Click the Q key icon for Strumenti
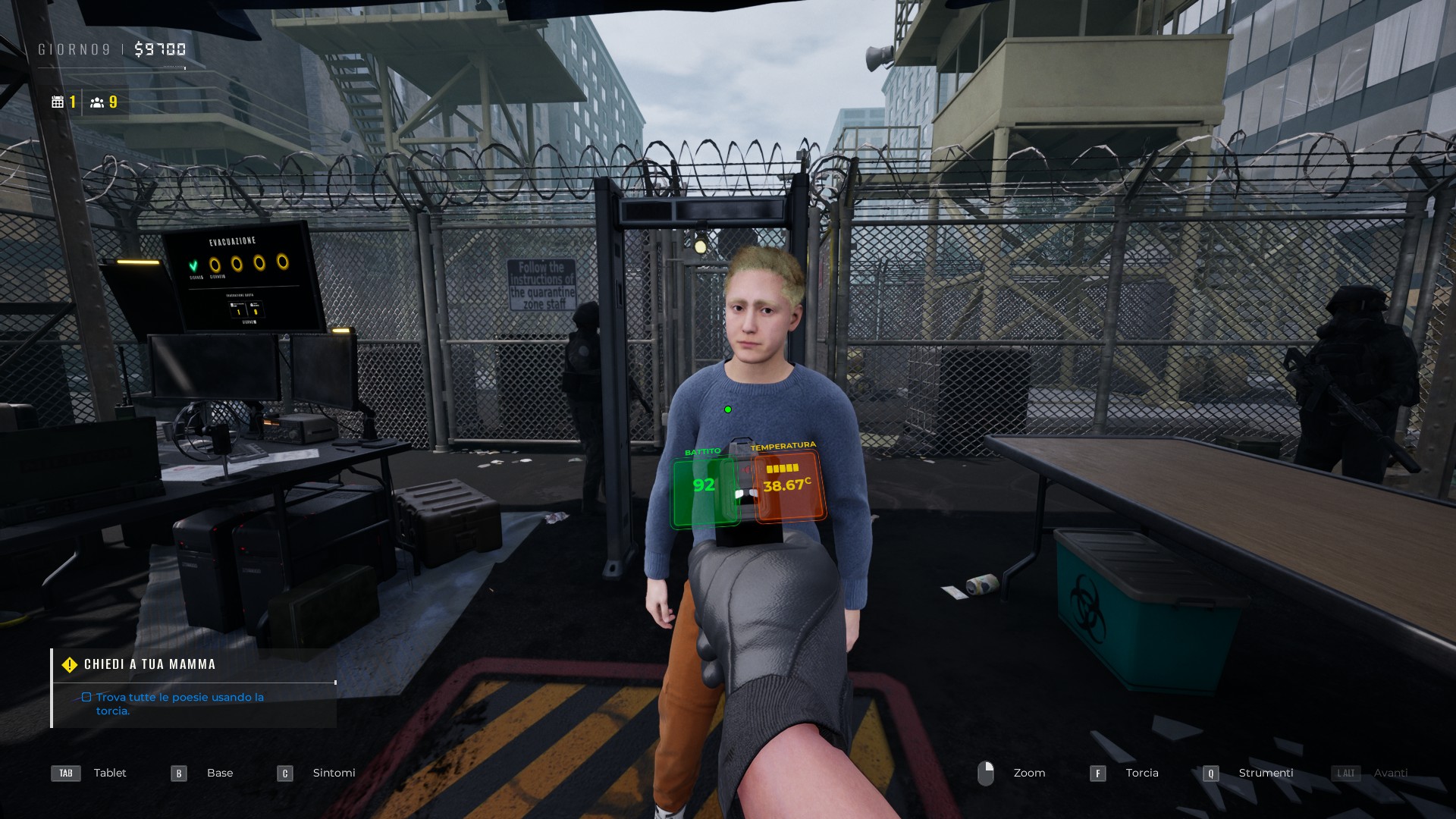1456x819 pixels. (1211, 773)
